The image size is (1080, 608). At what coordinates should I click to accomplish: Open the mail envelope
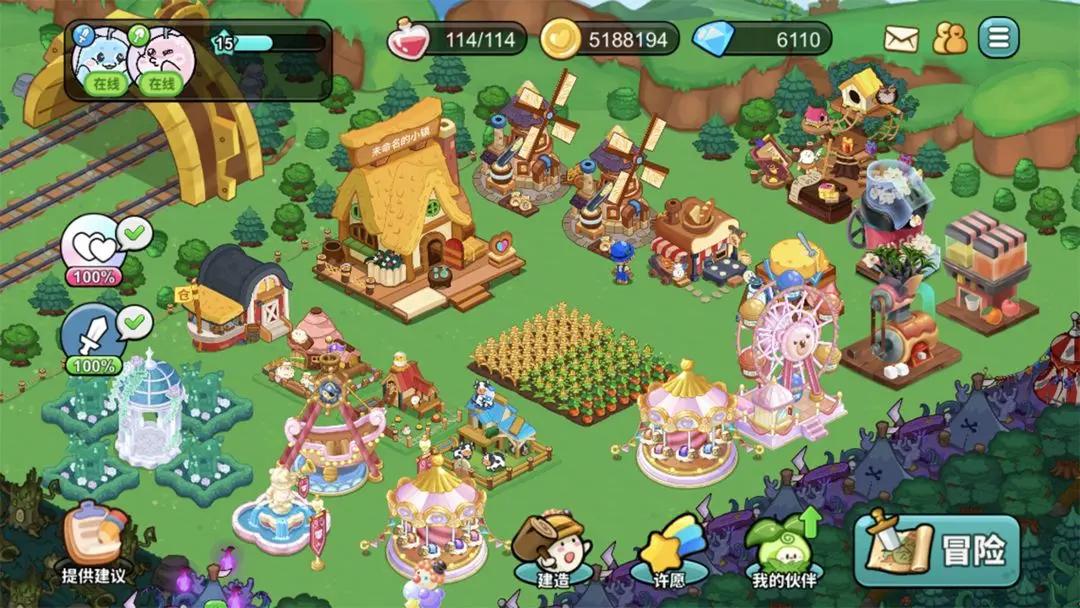(901, 39)
